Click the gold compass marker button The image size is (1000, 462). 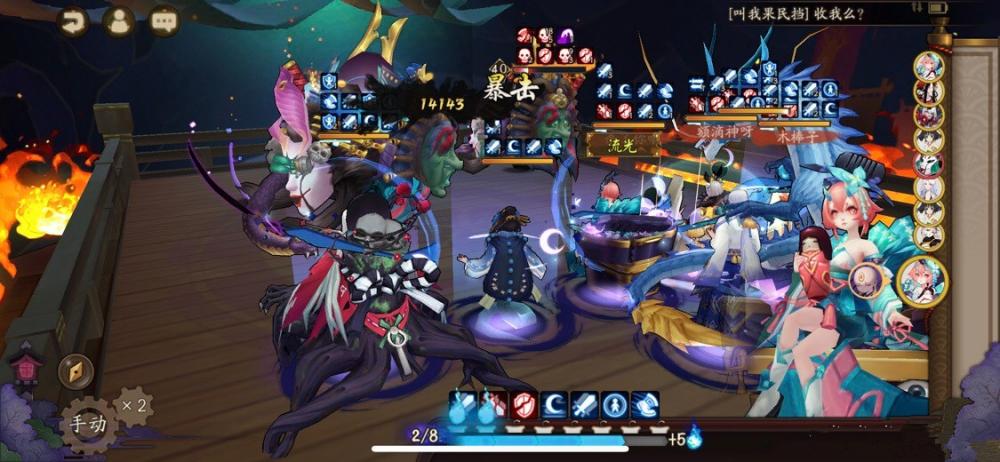[x=75, y=371]
